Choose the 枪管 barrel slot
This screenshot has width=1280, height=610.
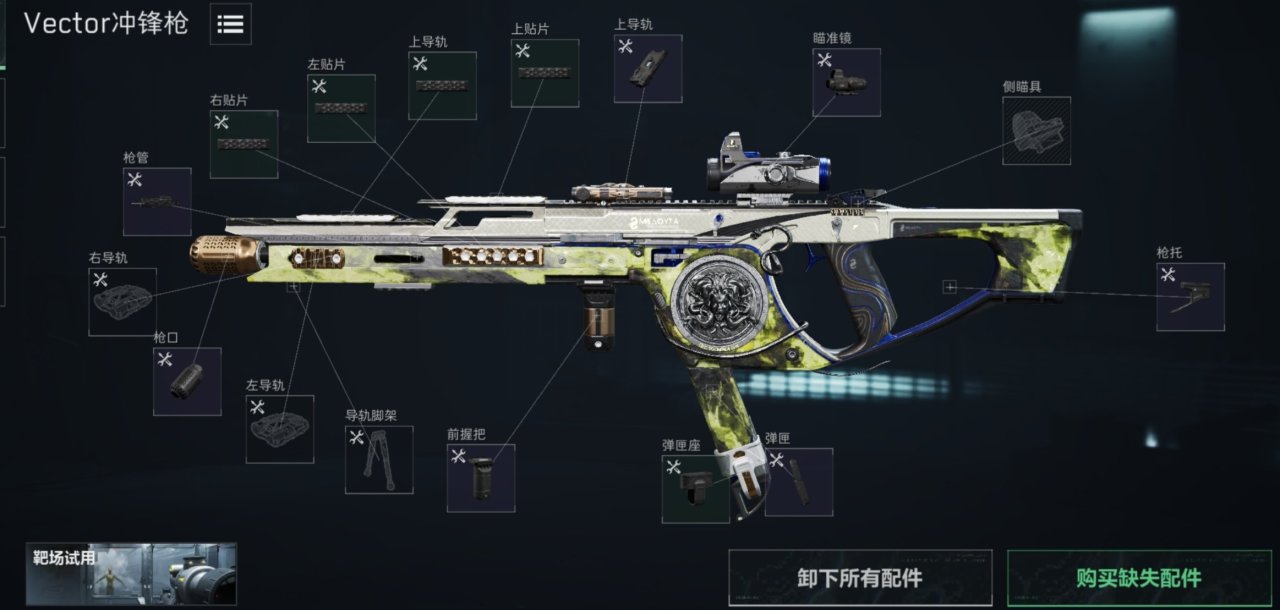click(157, 201)
